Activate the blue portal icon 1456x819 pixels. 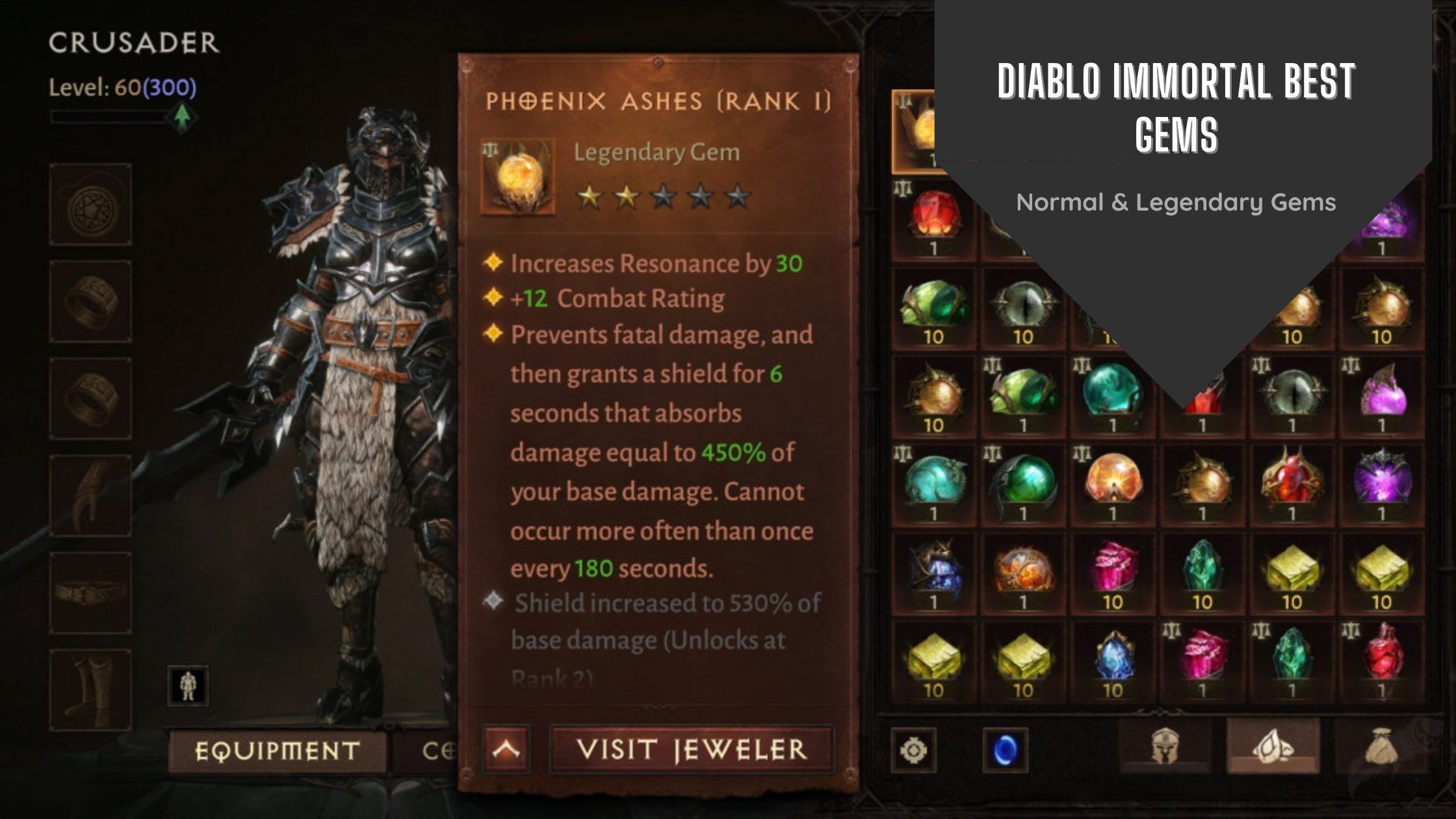pyautogui.click(x=1005, y=750)
